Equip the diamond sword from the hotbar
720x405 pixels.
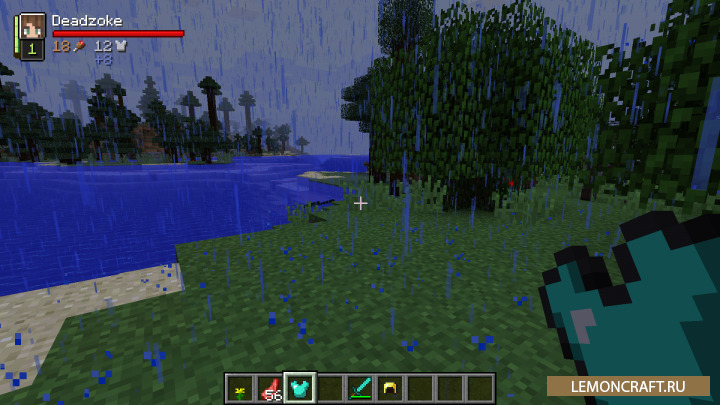[360, 388]
